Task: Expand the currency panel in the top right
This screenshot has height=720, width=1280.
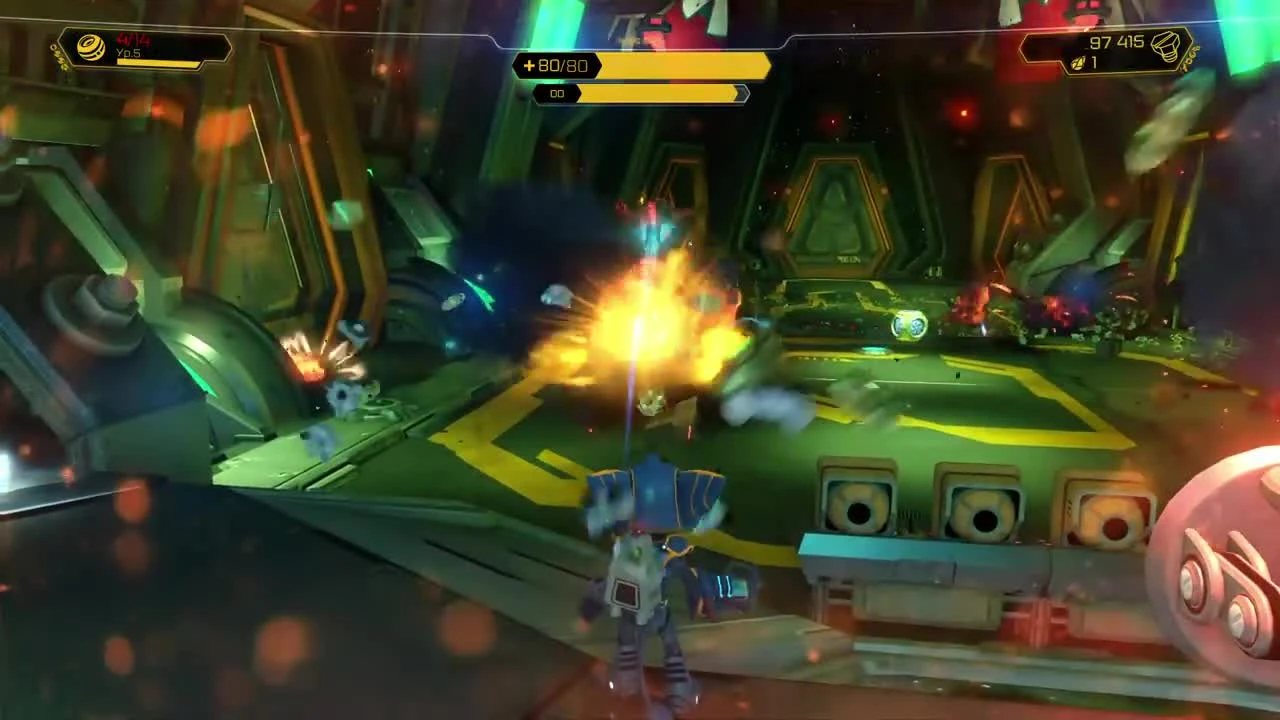Action: point(1110,50)
